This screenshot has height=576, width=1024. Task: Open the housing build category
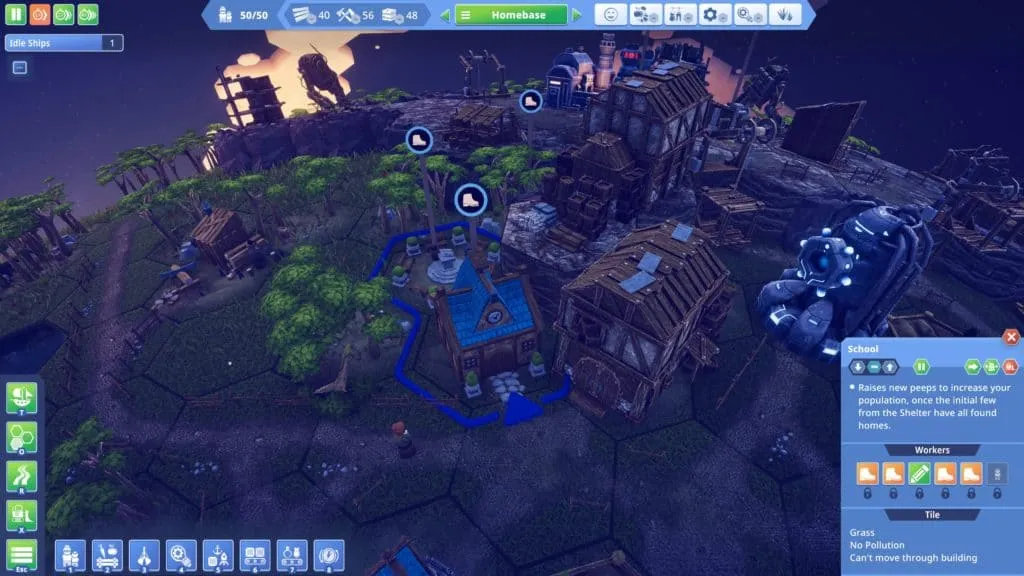(71, 554)
